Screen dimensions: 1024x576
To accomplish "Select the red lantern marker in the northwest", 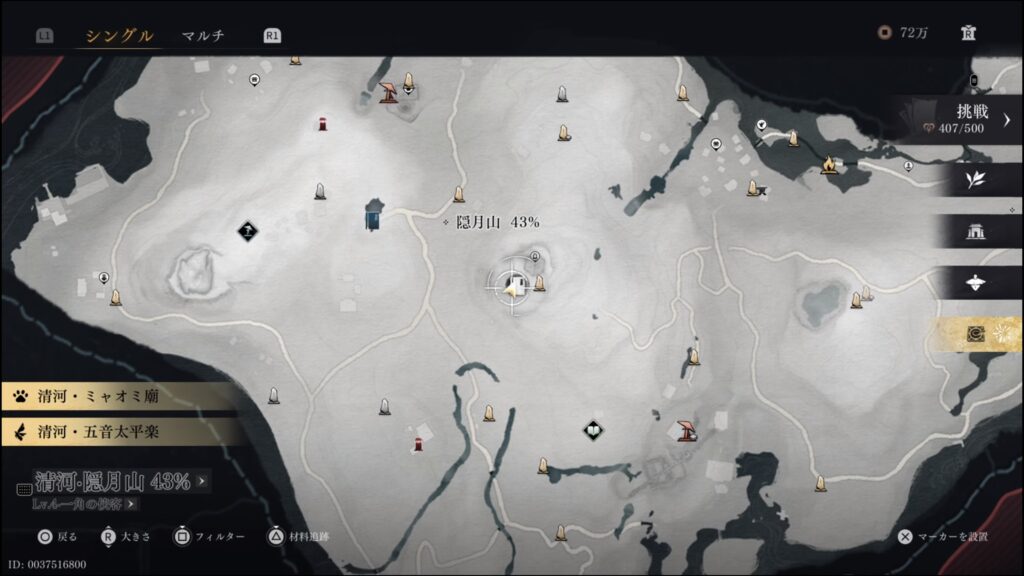I will (x=322, y=124).
